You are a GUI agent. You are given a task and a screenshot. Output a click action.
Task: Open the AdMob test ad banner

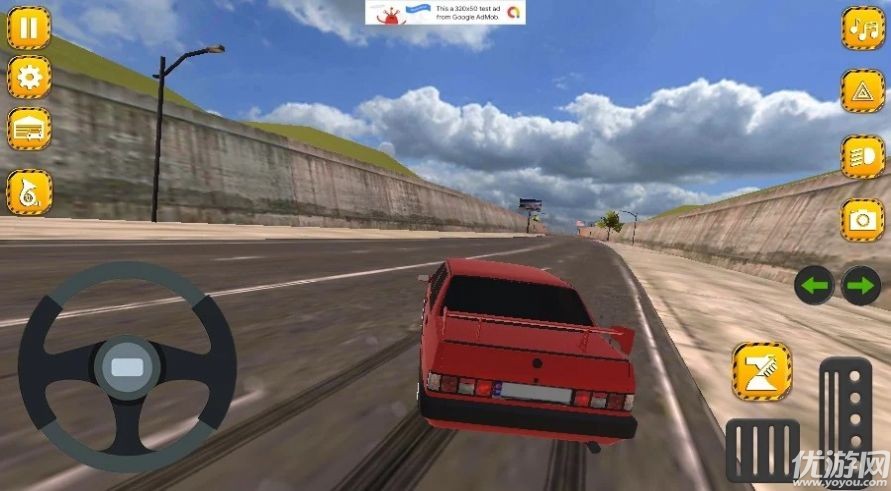click(x=445, y=13)
